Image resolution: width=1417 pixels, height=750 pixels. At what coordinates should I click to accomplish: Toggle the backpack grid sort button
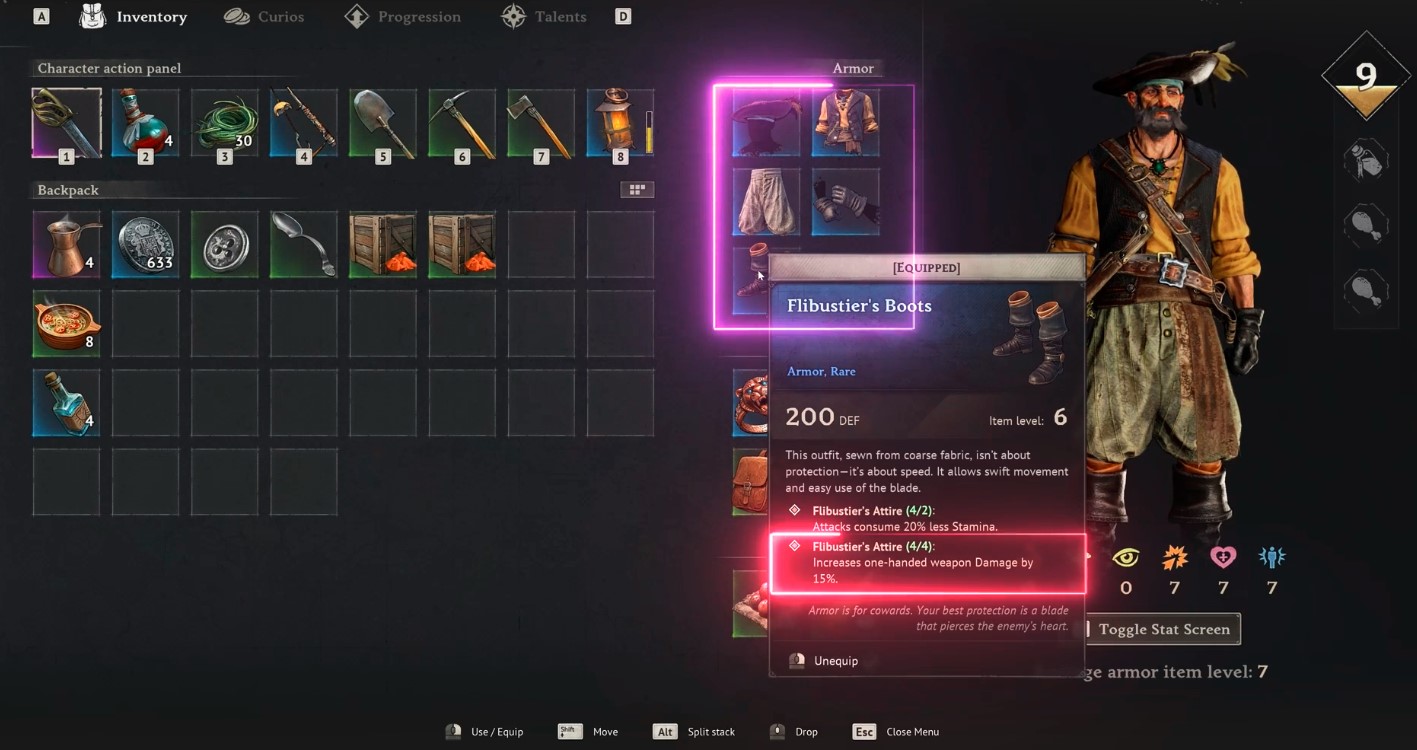point(637,190)
